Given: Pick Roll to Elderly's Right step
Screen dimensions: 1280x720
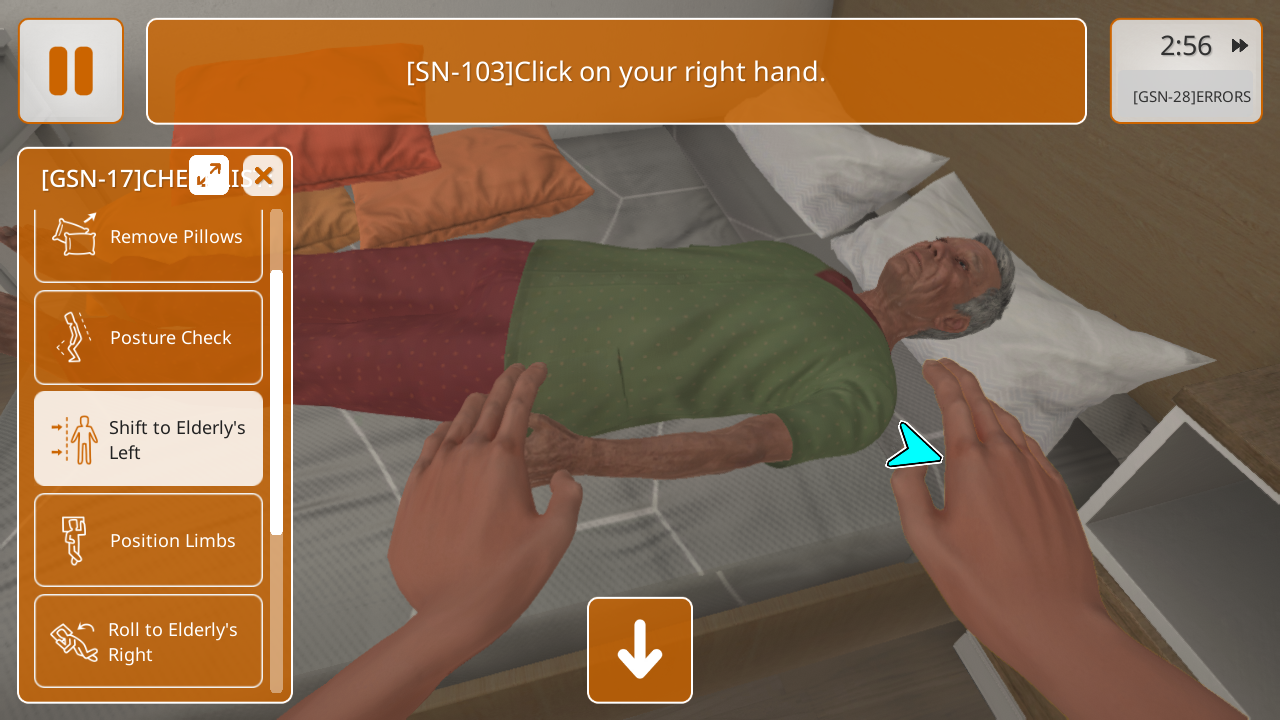Looking at the screenshot, I should tap(148, 641).
